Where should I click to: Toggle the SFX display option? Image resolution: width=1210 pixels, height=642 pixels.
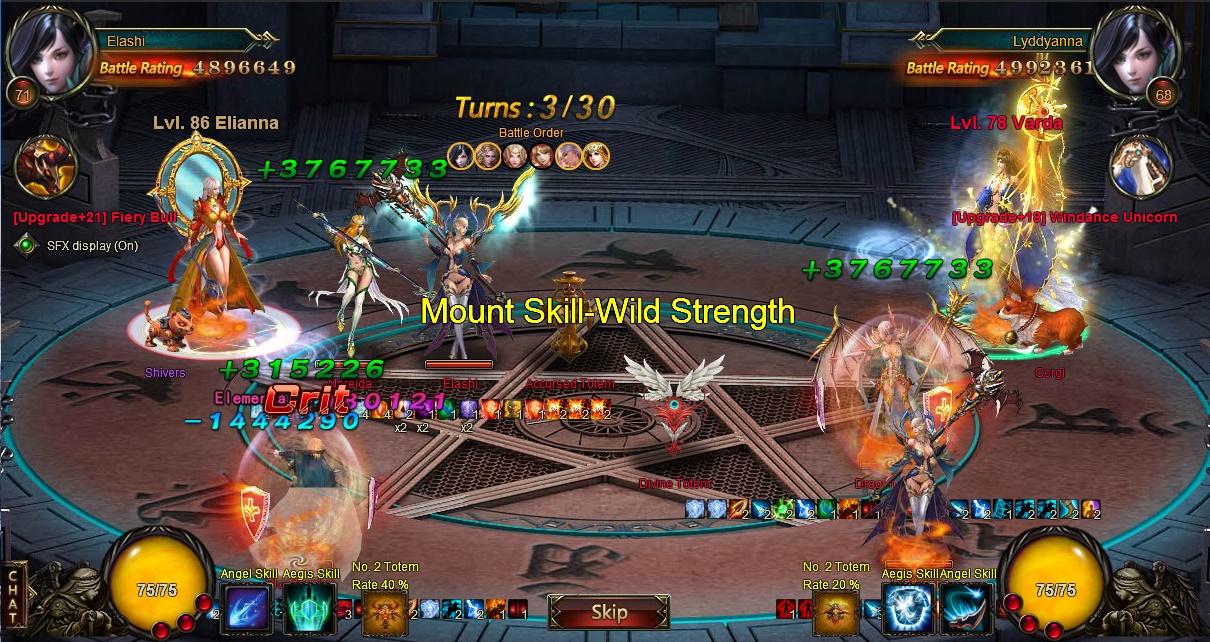[x=27, y=245]
